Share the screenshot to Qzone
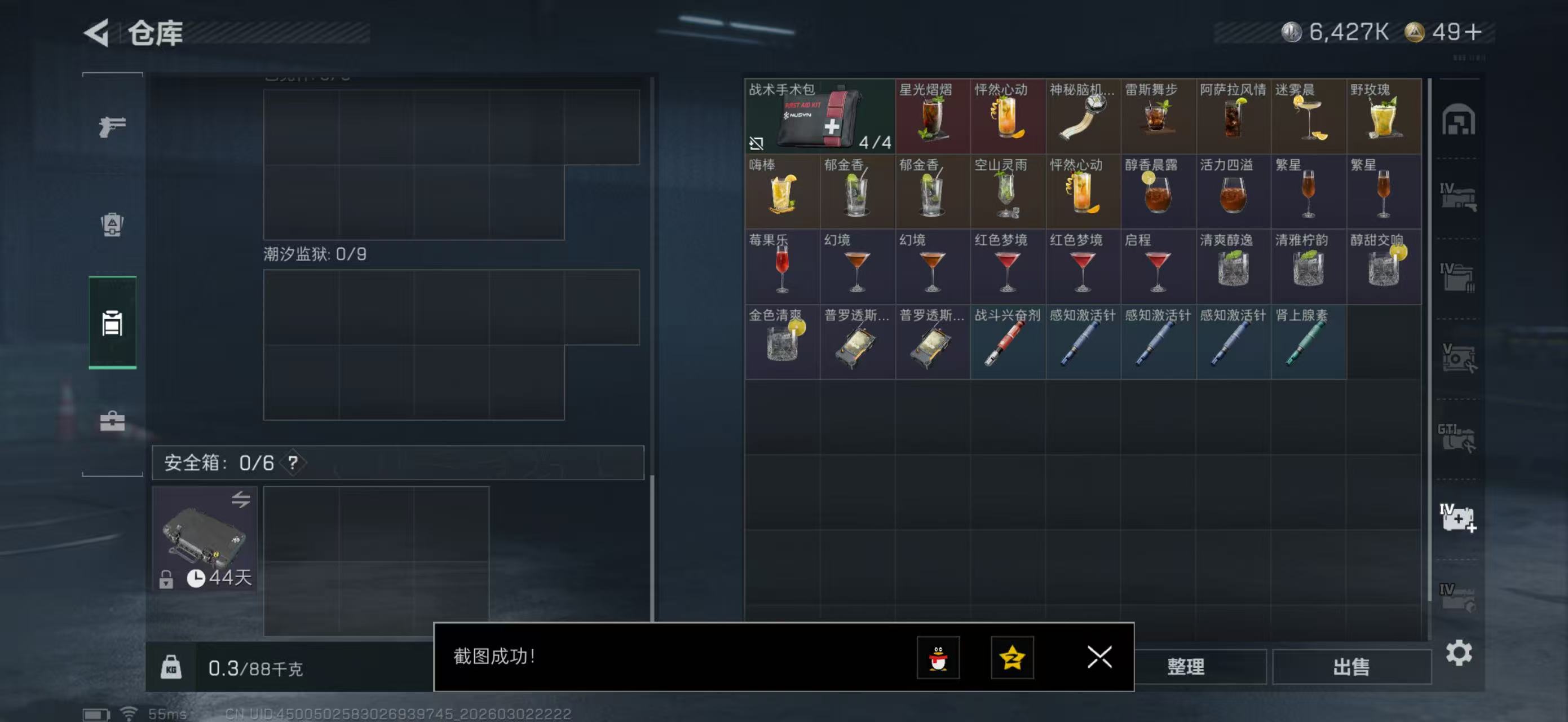This screenshot has height=722, width=1568. tap(1012, 659)
